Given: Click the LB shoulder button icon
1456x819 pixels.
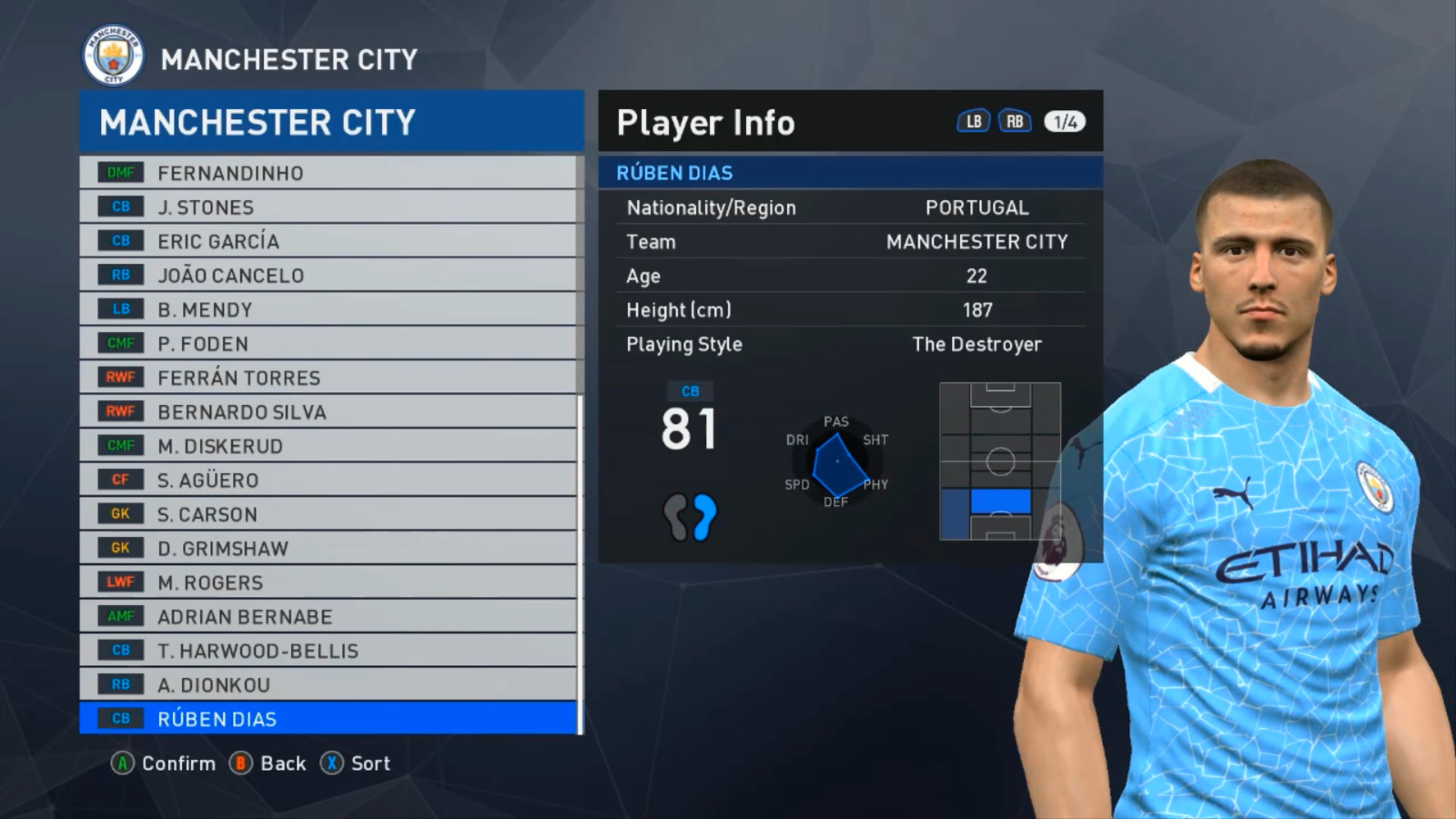Looking at the screenshot, I should [971, 120].
